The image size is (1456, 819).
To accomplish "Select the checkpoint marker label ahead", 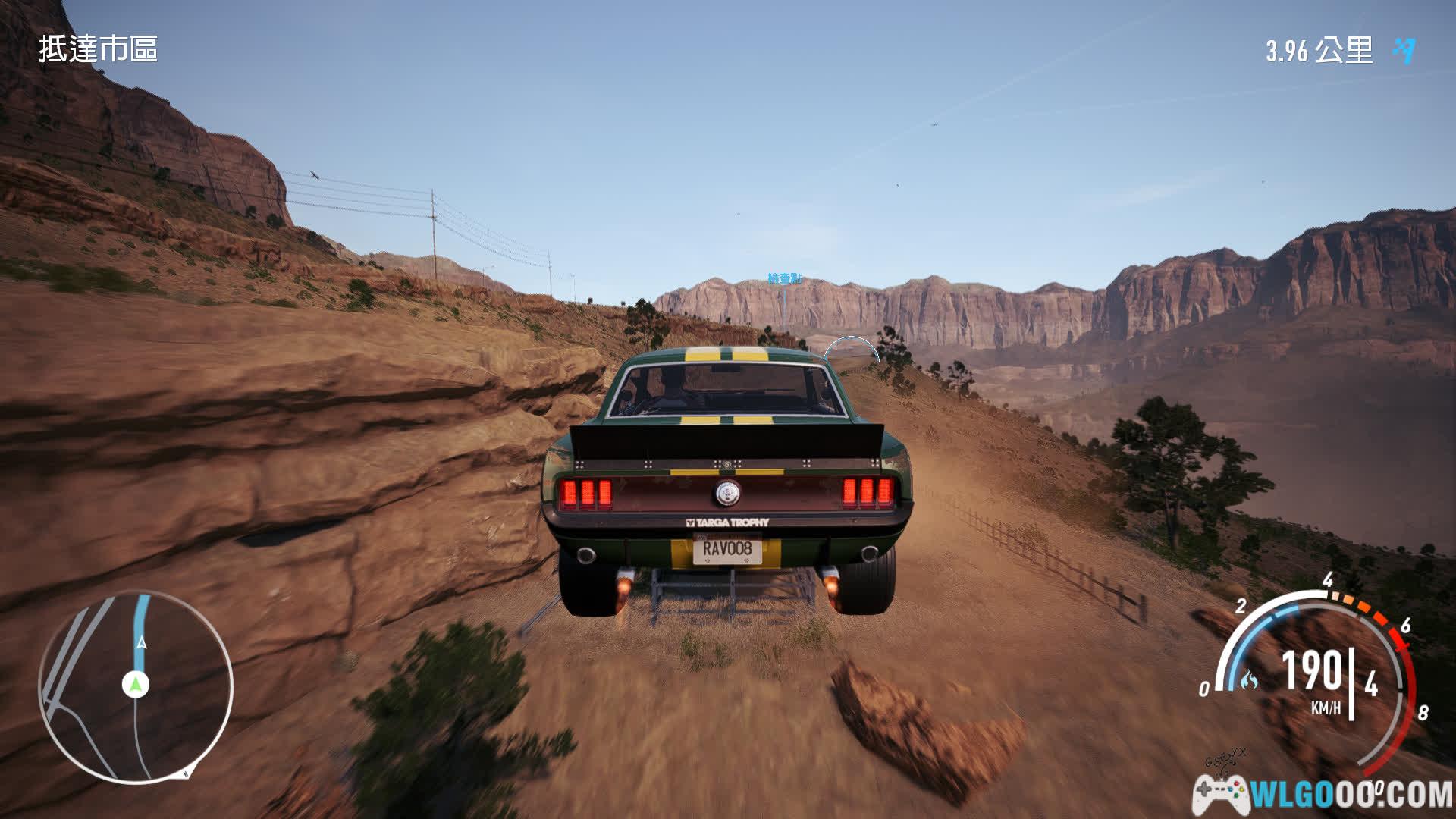I will pos(784,279).
